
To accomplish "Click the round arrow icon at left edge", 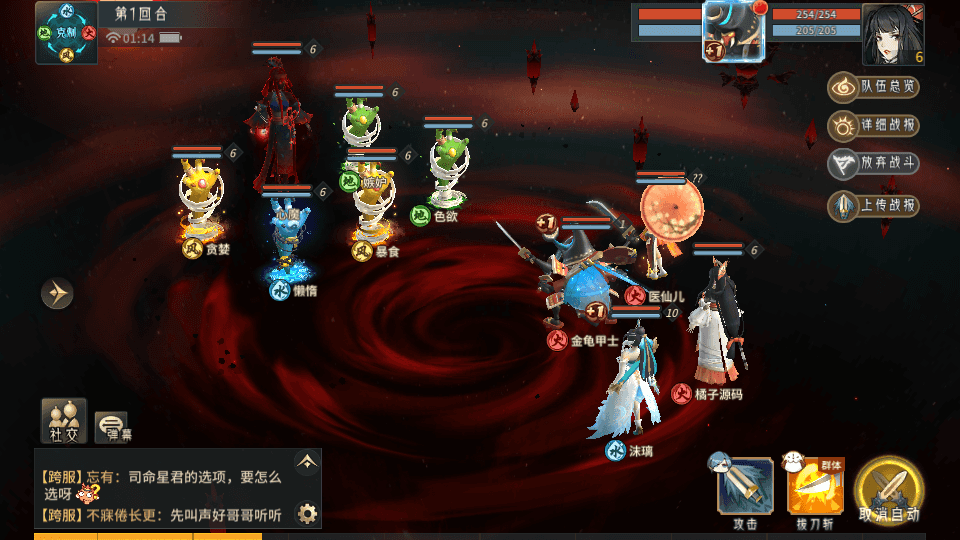I will 57,293.
